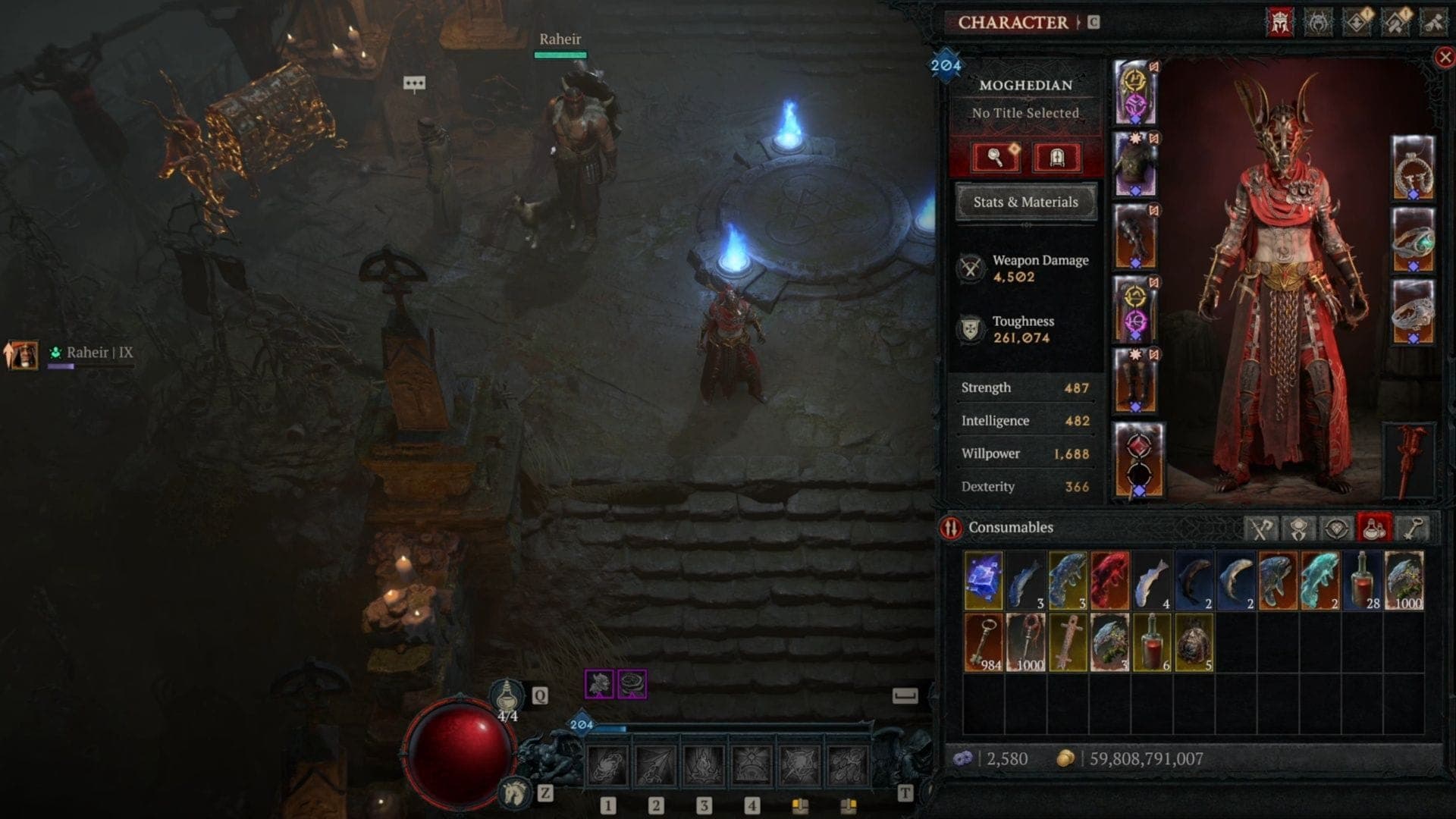Open the seasonal emblem icon in top bar
The image size is (1456, 819).
1319,20
